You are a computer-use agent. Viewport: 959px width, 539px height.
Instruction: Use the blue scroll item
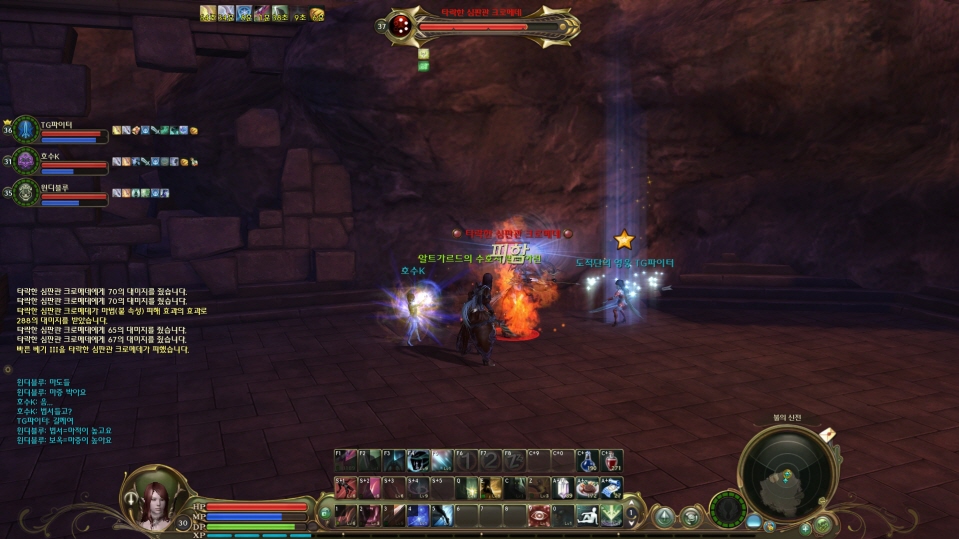tap(612, 488)
